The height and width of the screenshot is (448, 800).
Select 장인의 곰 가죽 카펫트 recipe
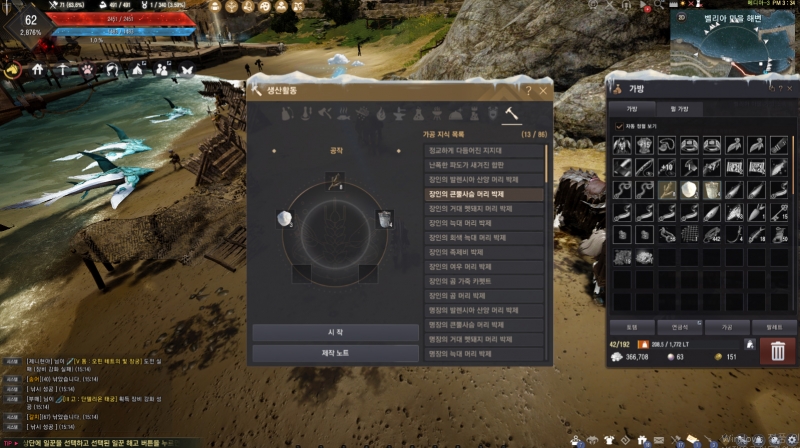pos(482,281)
